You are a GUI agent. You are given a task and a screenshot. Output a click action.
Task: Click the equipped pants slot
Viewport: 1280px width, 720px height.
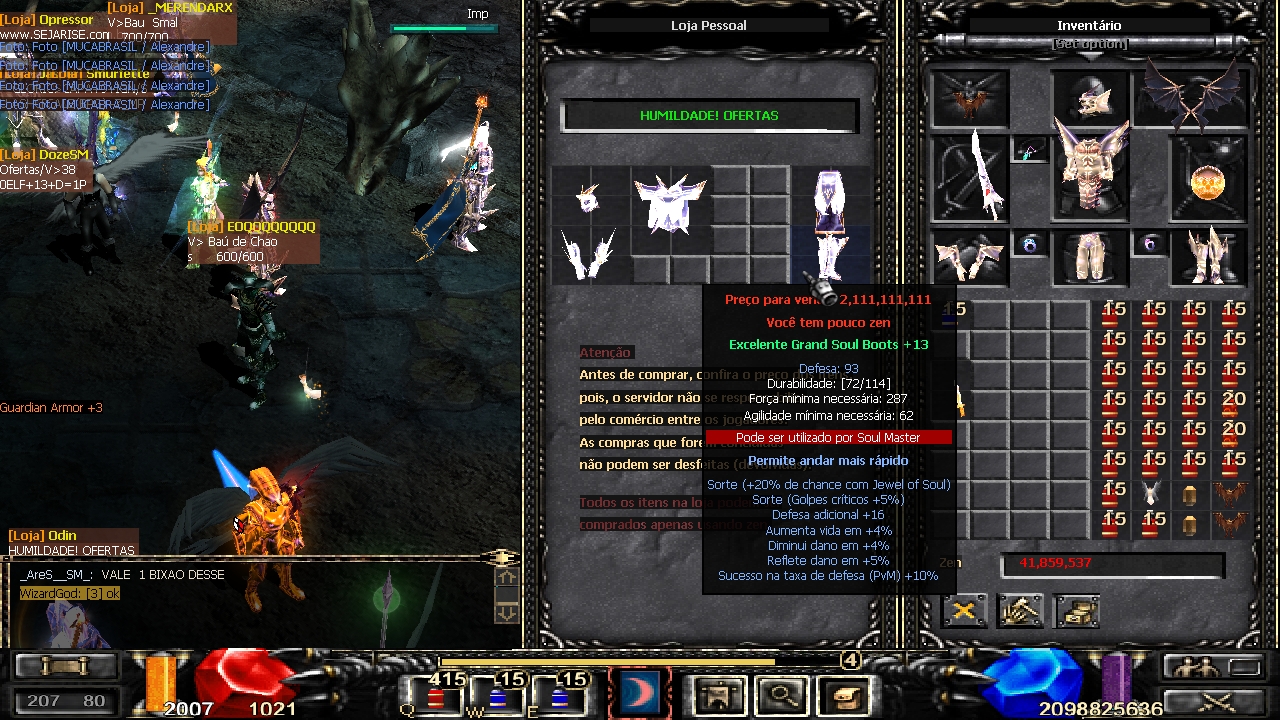[x=1089, y=257]
